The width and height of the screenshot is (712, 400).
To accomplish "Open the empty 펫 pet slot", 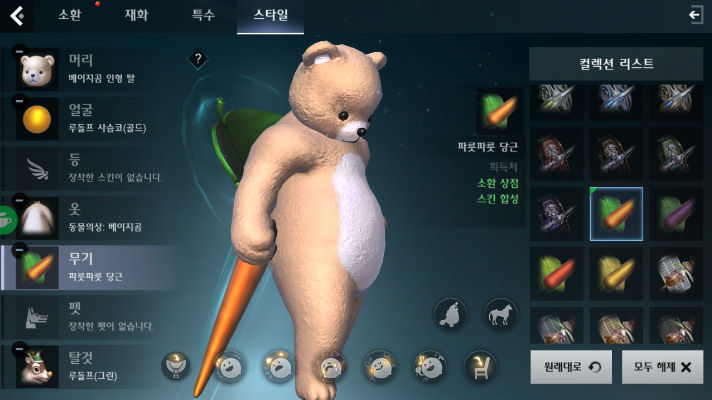I will [x=90, y=317].
